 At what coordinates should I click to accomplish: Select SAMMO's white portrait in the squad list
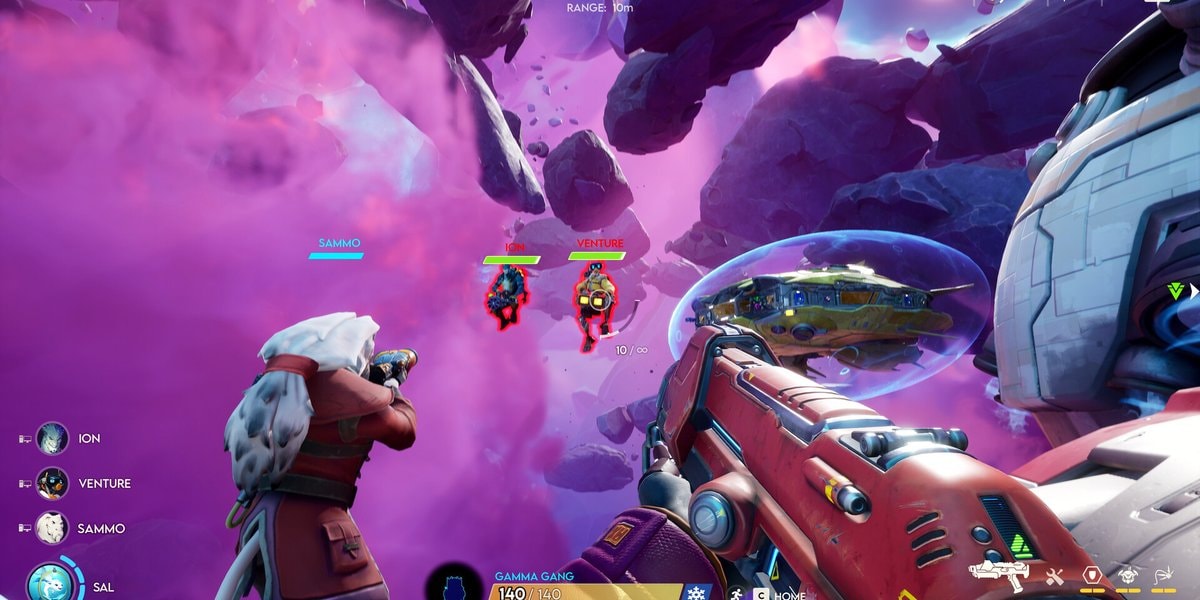[52, 528]
